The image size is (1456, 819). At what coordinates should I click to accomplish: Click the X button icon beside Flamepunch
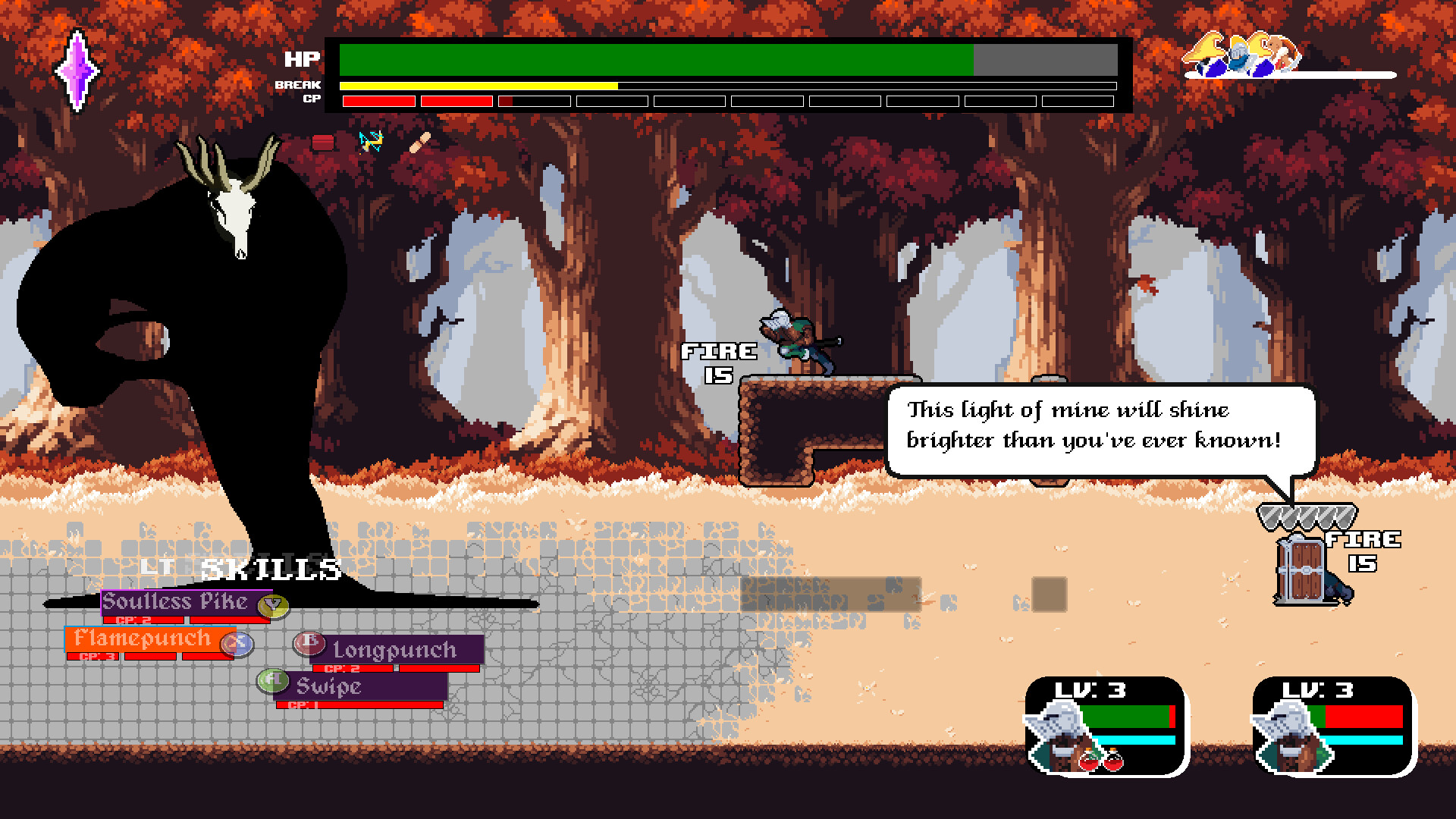236,643
